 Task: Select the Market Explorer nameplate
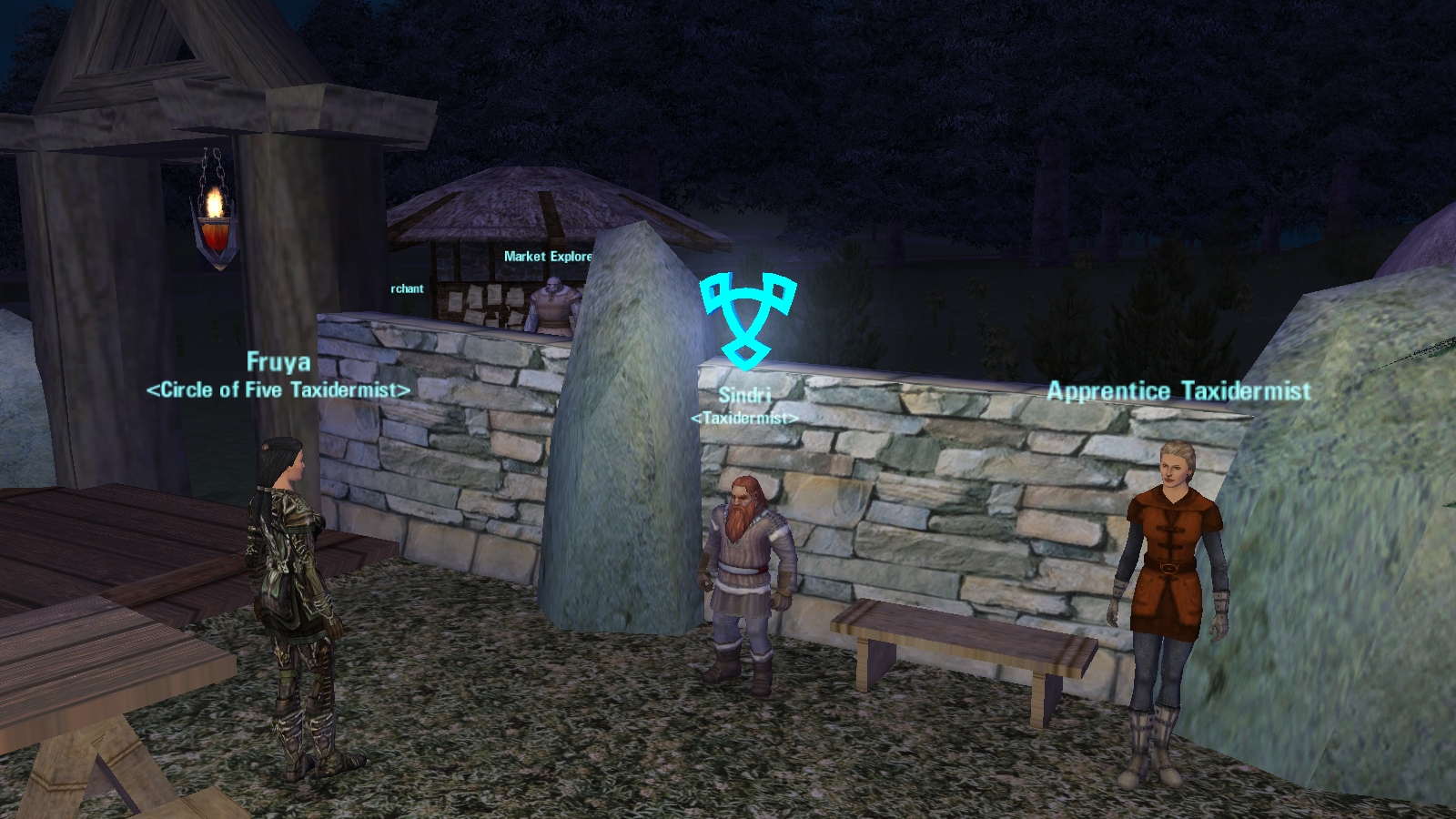(x=548, y=257)
